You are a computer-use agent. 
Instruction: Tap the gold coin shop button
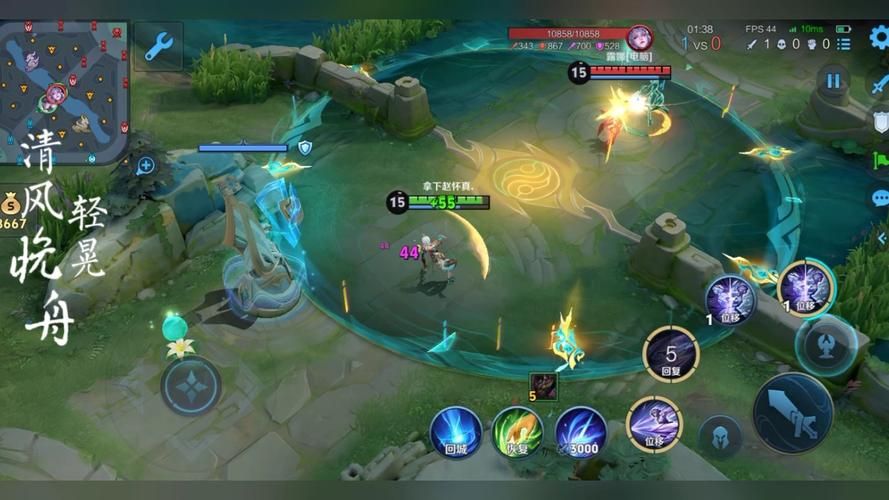[13, 210]
